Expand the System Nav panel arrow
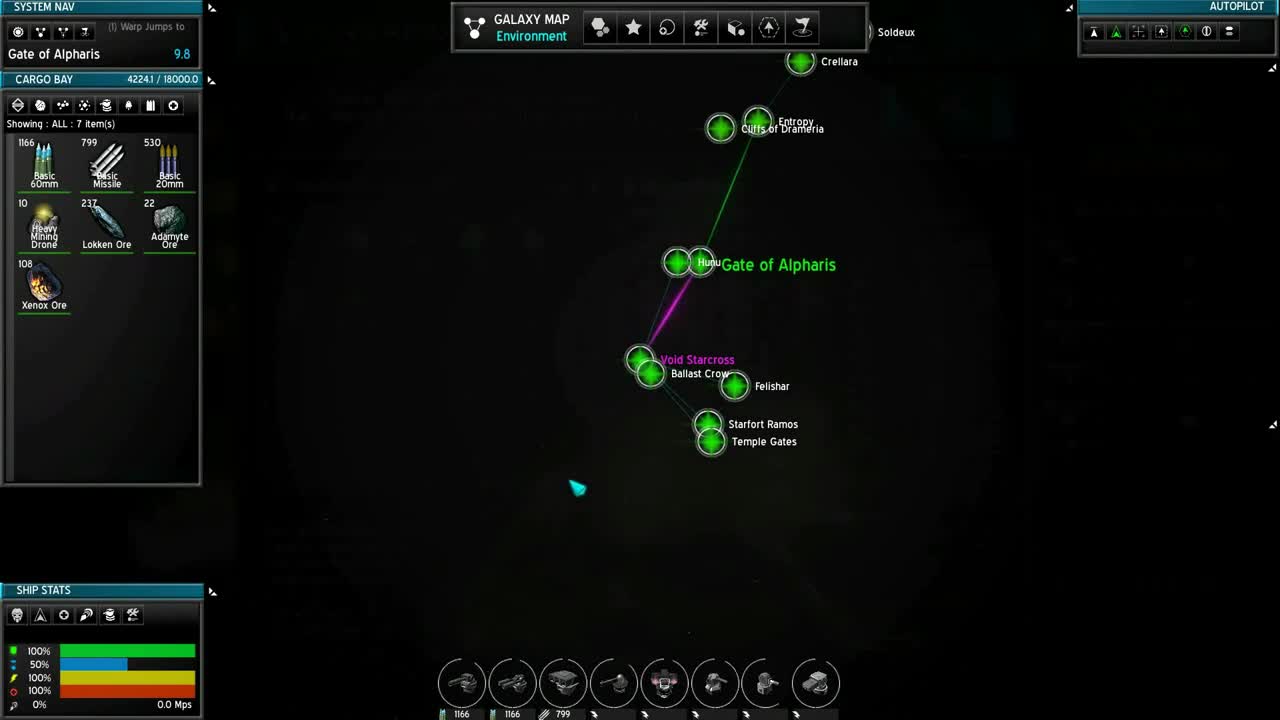 click(211, 7)
